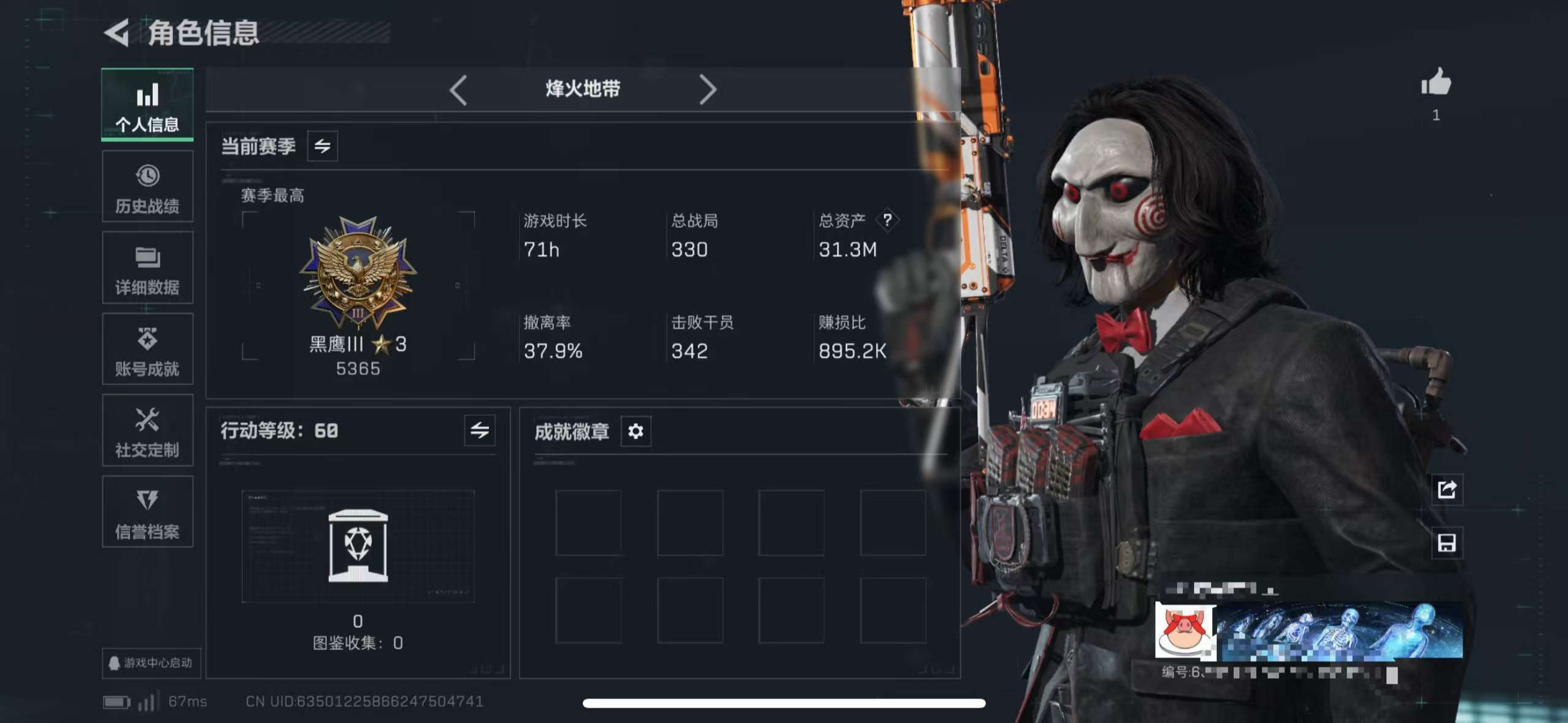1568x723 pixels.
Task: Open the 详细数据 section
Action: pos(147,268)
